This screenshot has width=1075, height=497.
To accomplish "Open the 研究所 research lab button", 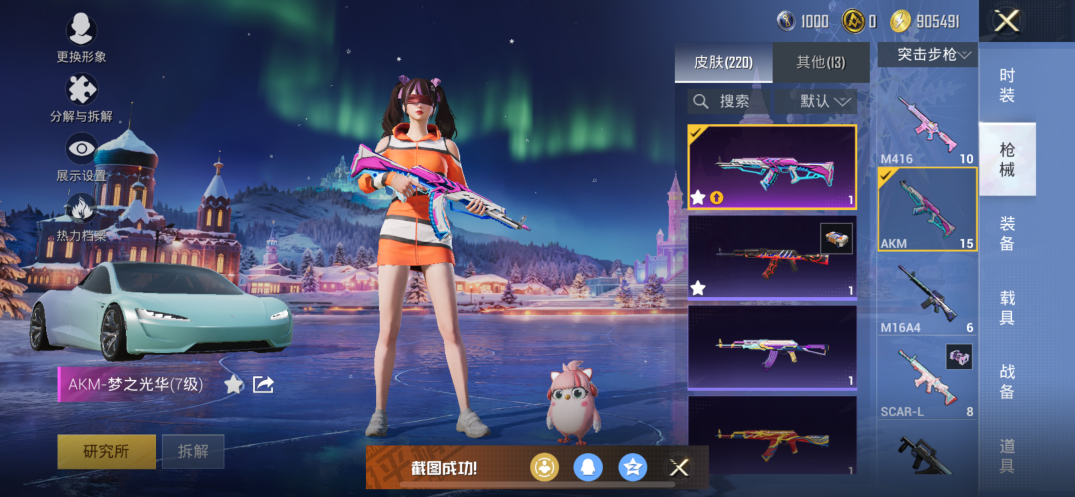I will pos(106,452).
